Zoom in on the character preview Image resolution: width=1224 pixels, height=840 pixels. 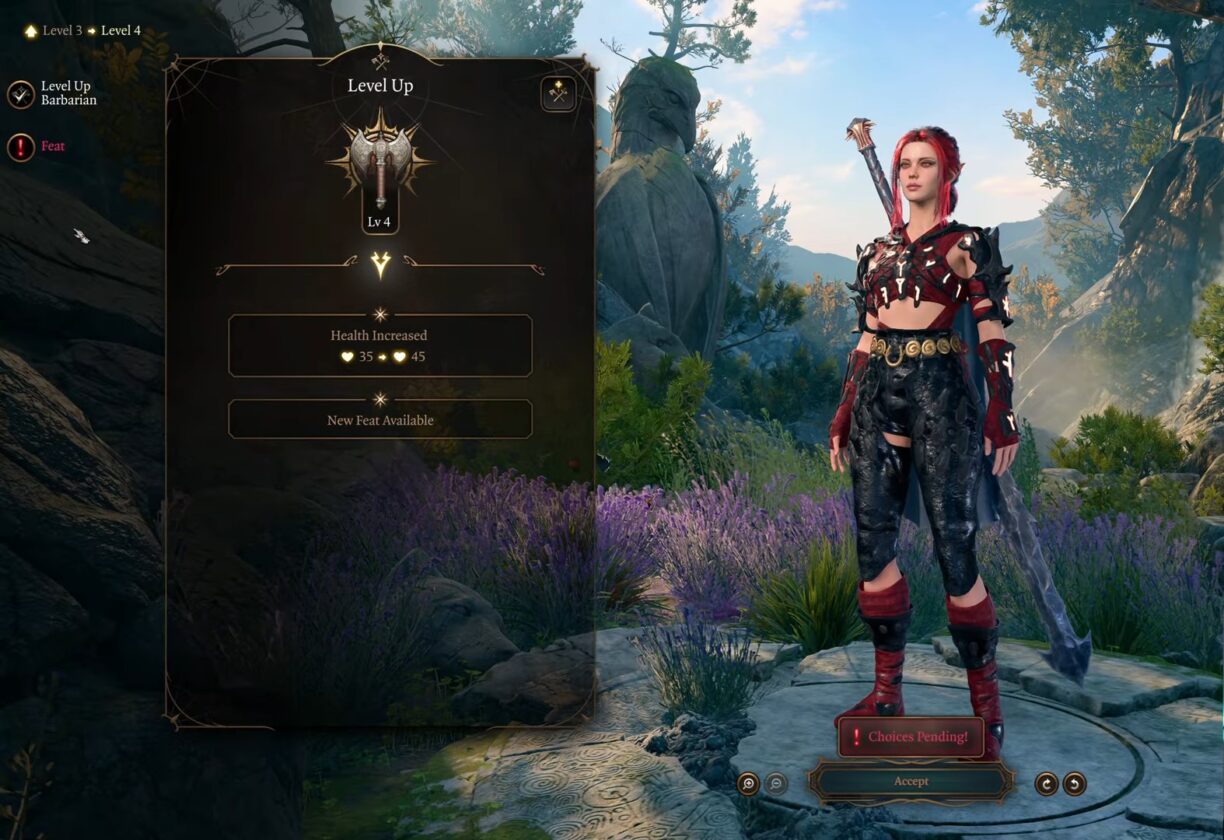[x=748, y=783]
